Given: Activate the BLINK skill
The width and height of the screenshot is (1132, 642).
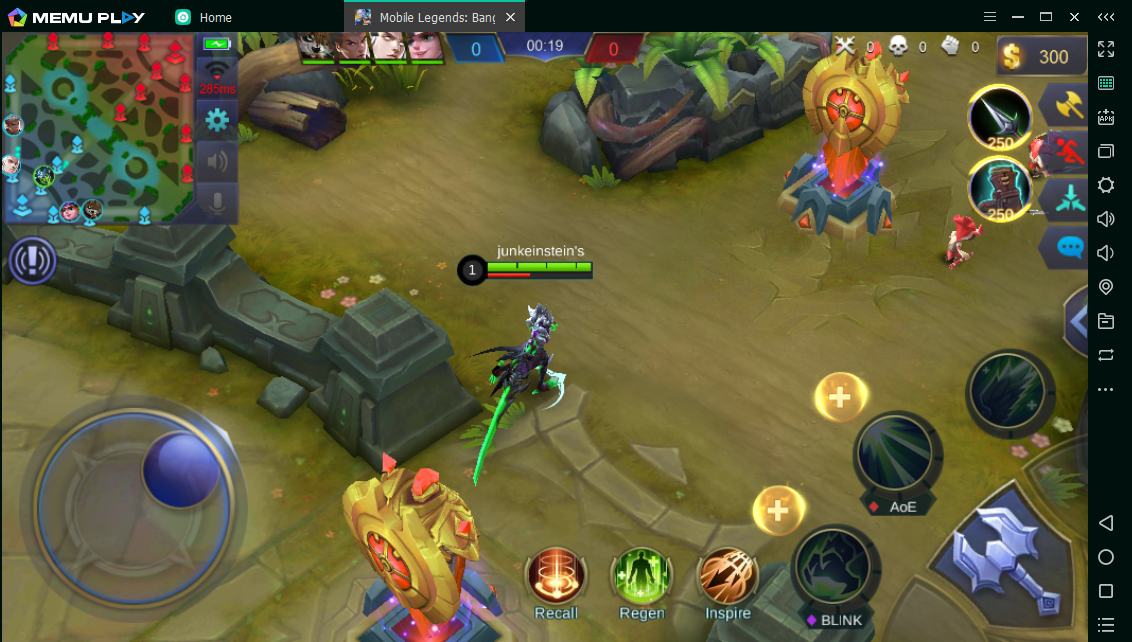Looking at the screenshot, I should tap(835, 568).
